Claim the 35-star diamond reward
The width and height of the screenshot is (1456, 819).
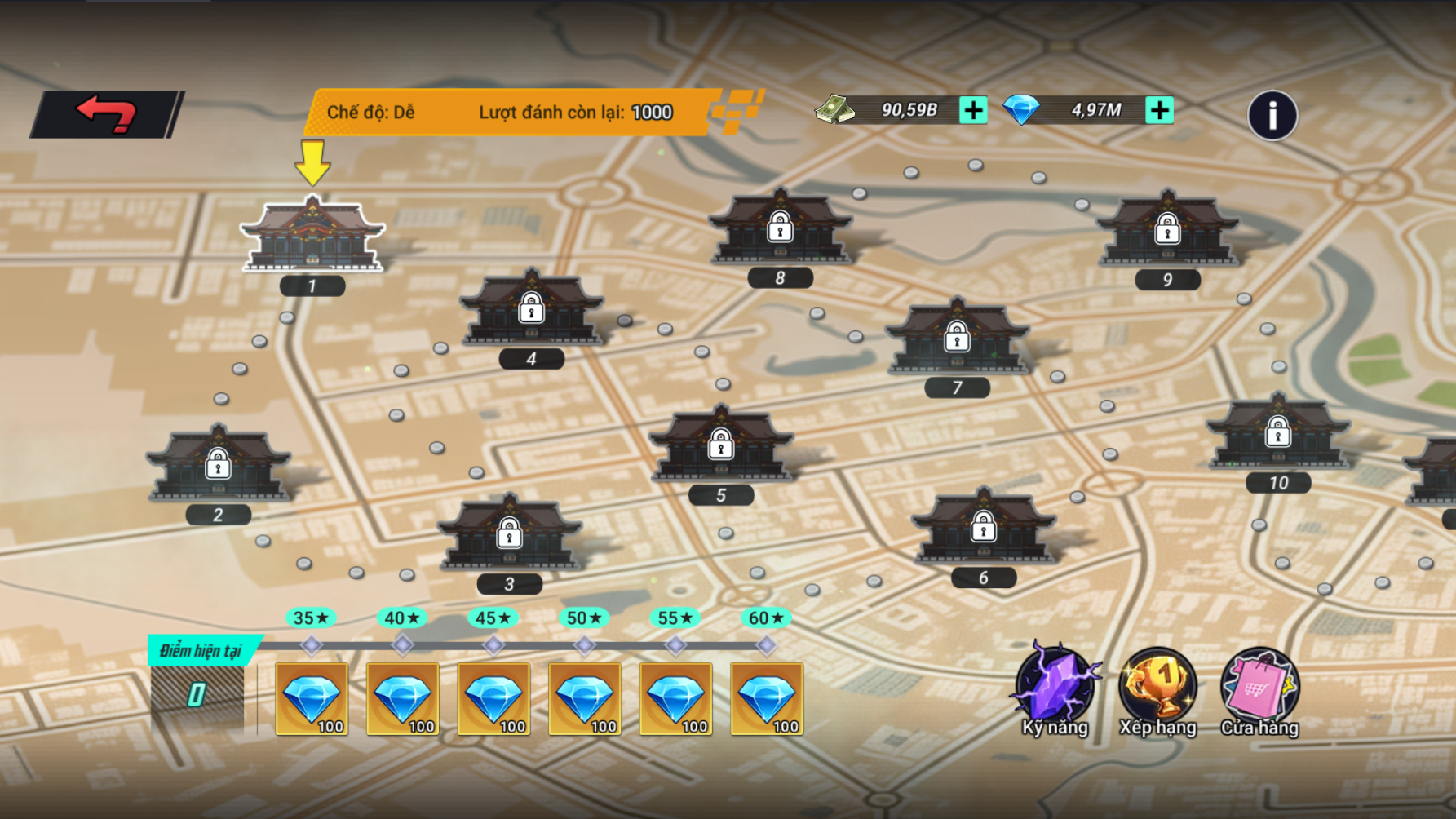pos(312,699)
